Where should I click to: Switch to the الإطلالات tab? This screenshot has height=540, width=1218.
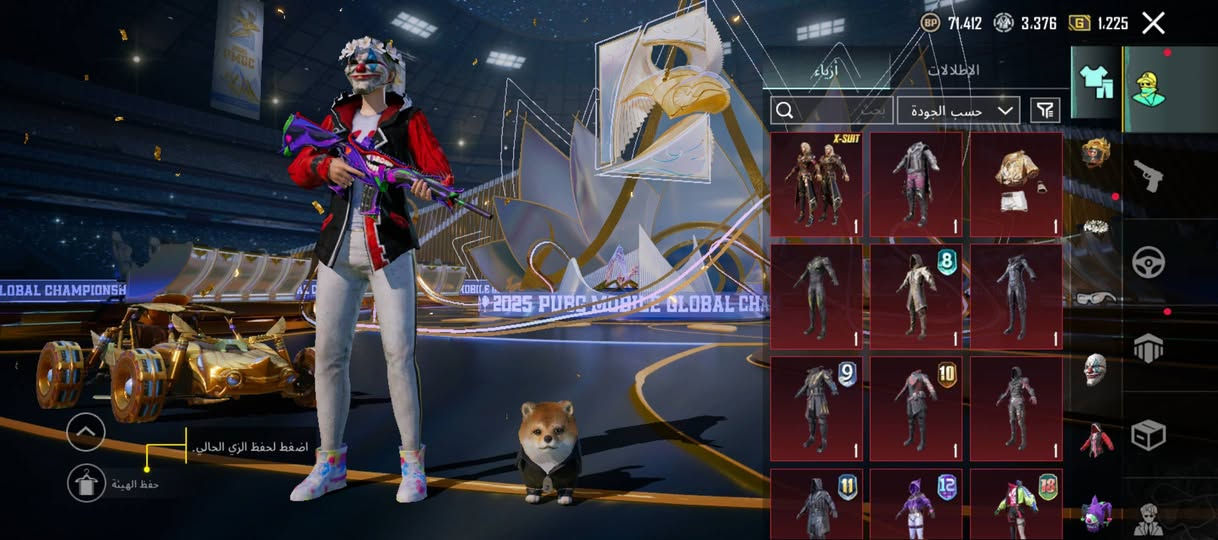(952, 71)
